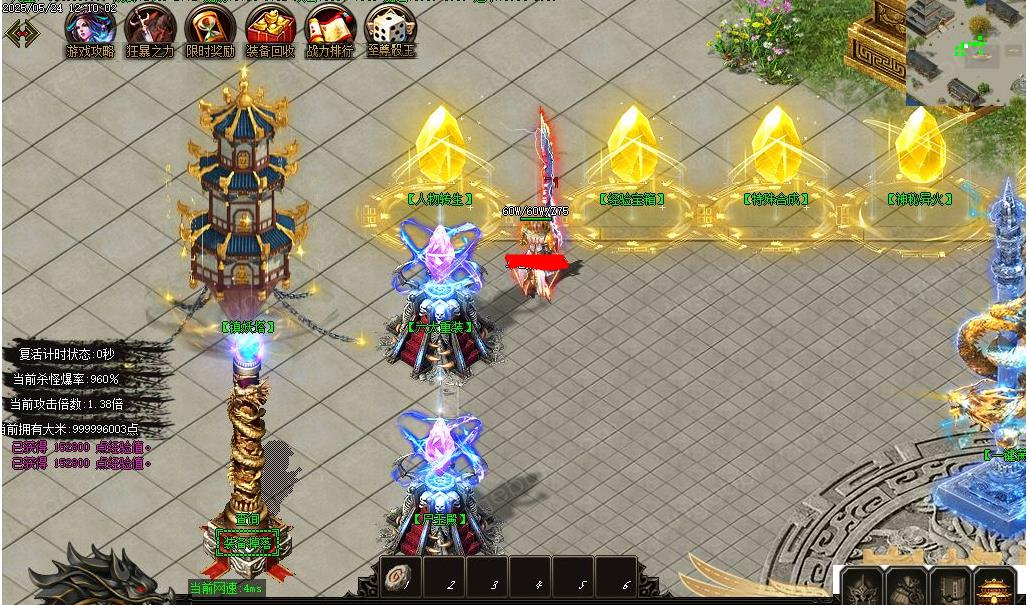Image resolution: width=1027 pixels, height=605 pixels.
Task: Open the palace building icon in bottom bar
Action: click(x=993, y=588)
